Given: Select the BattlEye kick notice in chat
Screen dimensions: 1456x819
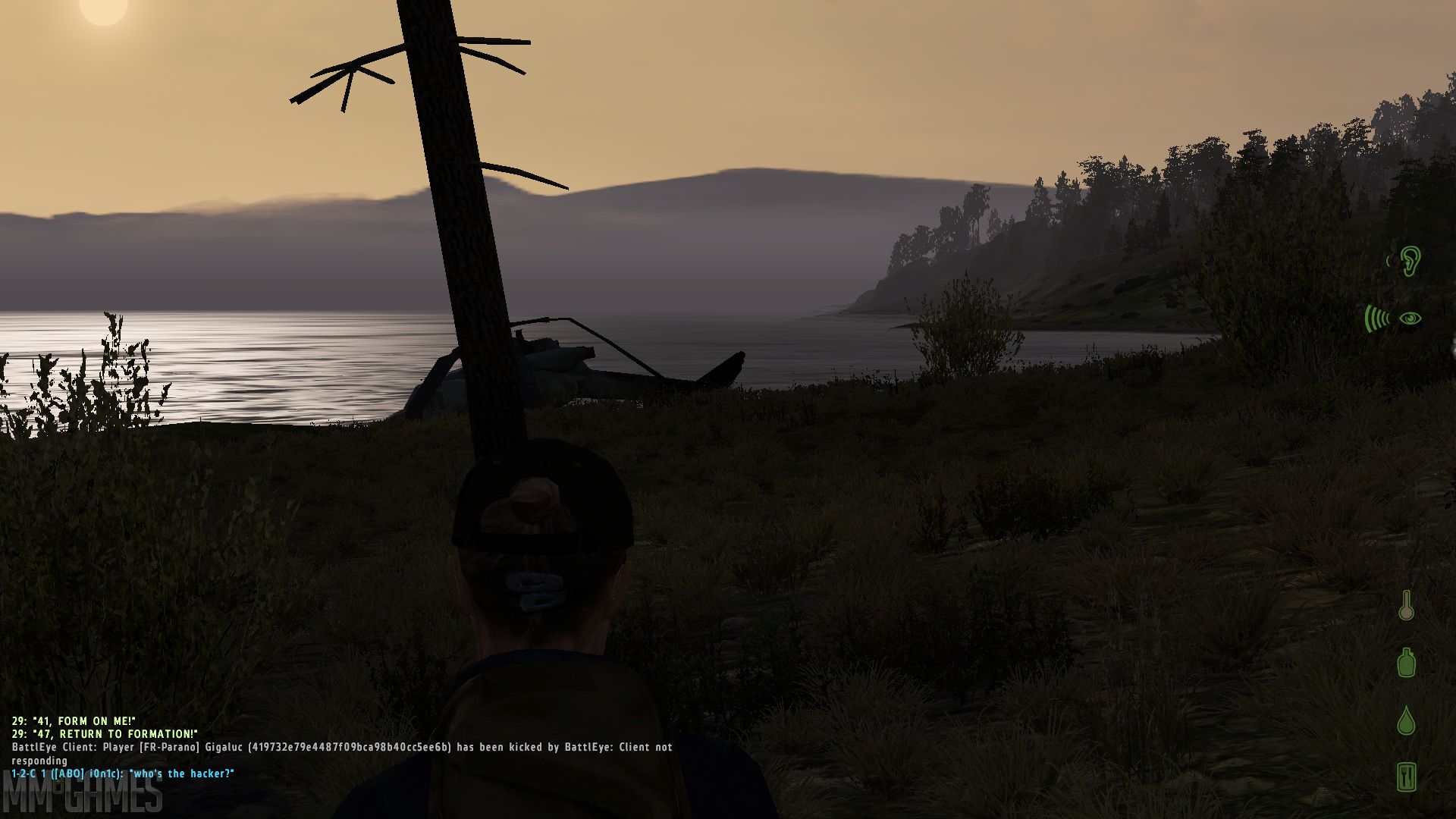Looking at the screenshot, I should point(341,748).
